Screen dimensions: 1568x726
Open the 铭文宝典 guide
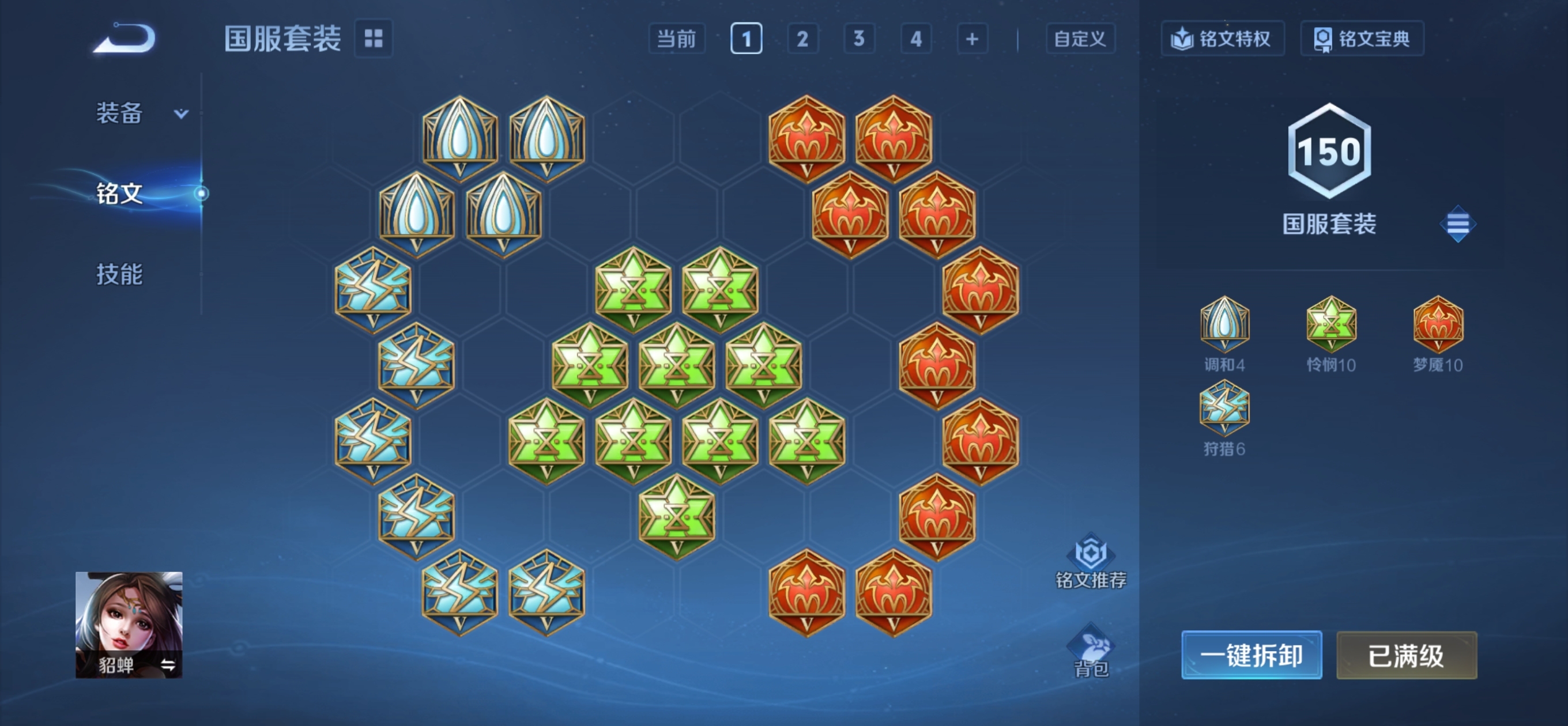[x=1362, y=39]
